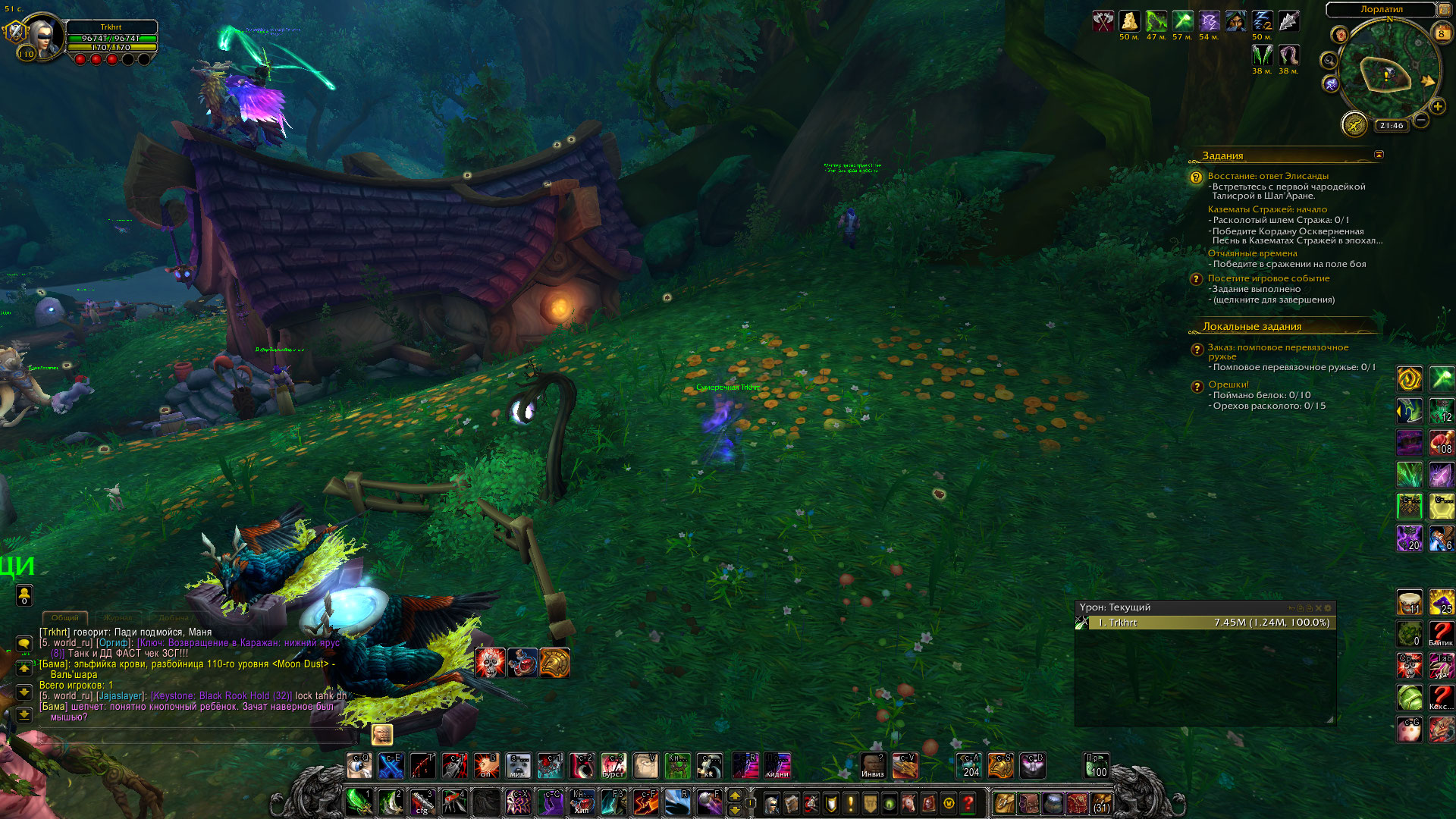Open the red question mark help button

click(968, 803)
